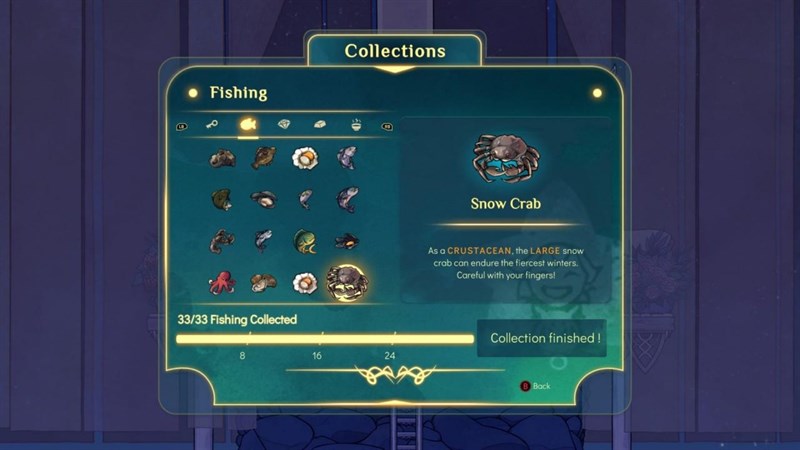Switch to the ingot collection tab
Screen dimensions: 800x450
(x=320, y=125)
